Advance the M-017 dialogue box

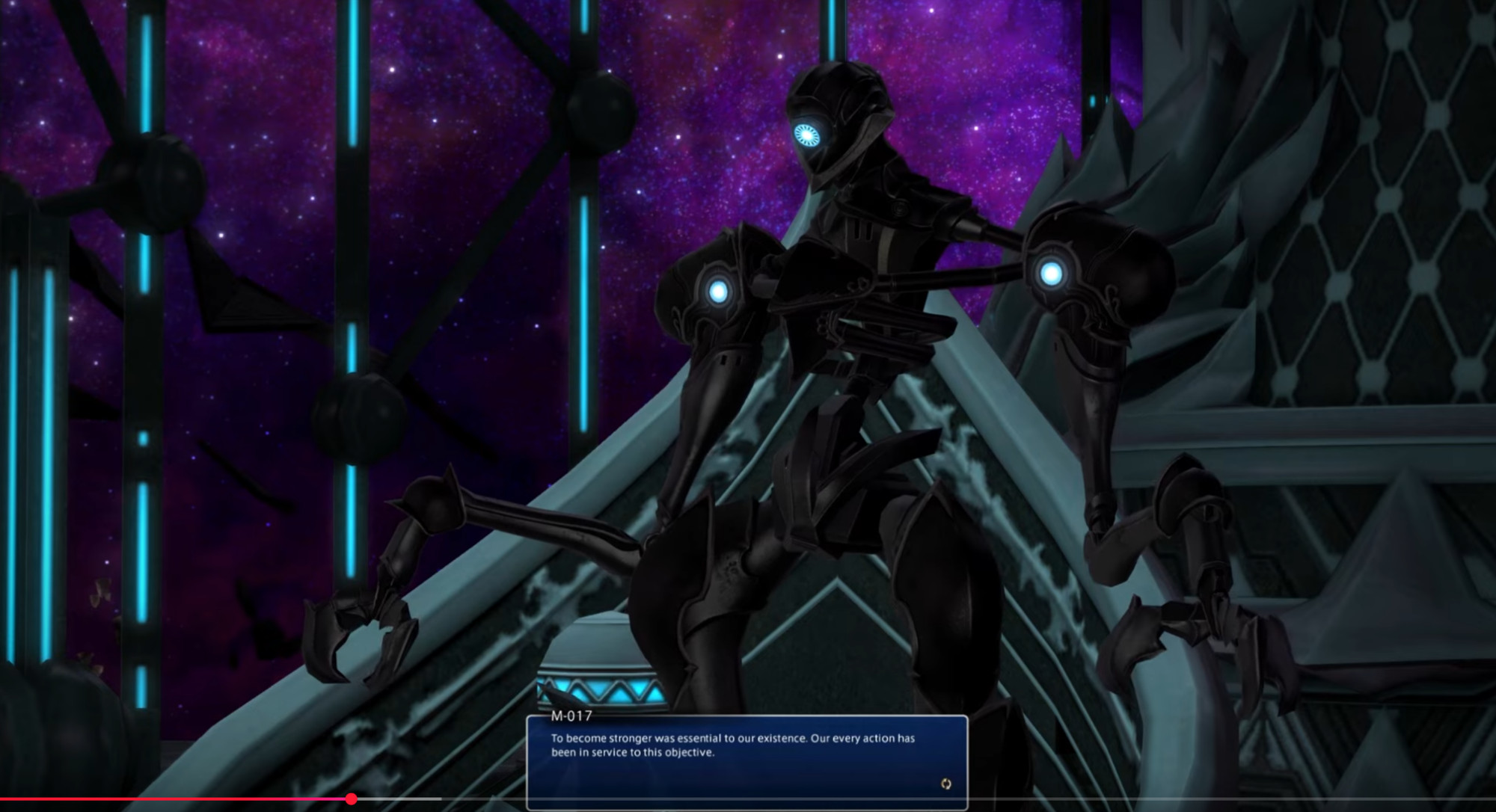[x=747, y=761]
